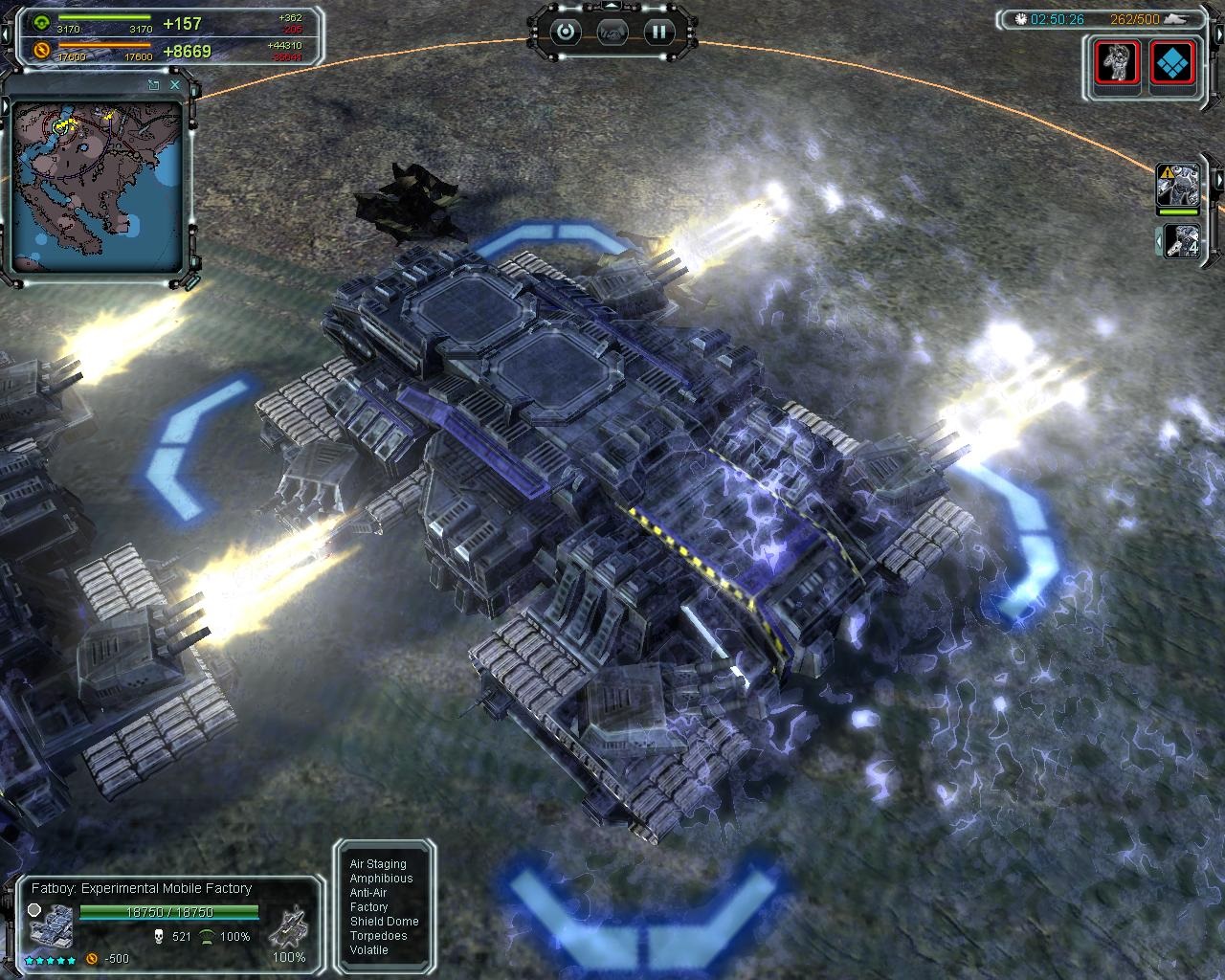
Task: Pause the game
Action: (x=658, y=32)
